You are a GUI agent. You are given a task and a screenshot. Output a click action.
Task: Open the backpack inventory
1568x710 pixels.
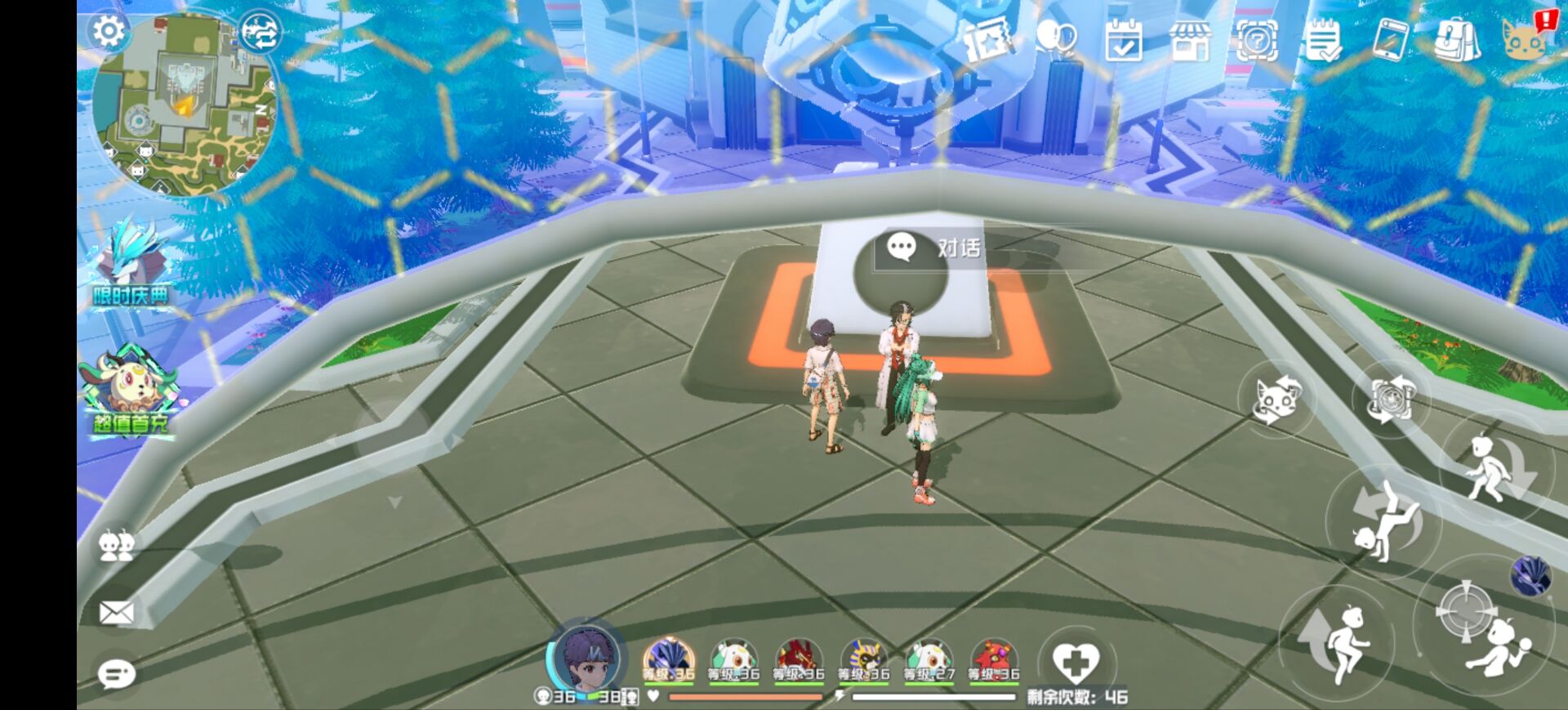point(1457,40)
